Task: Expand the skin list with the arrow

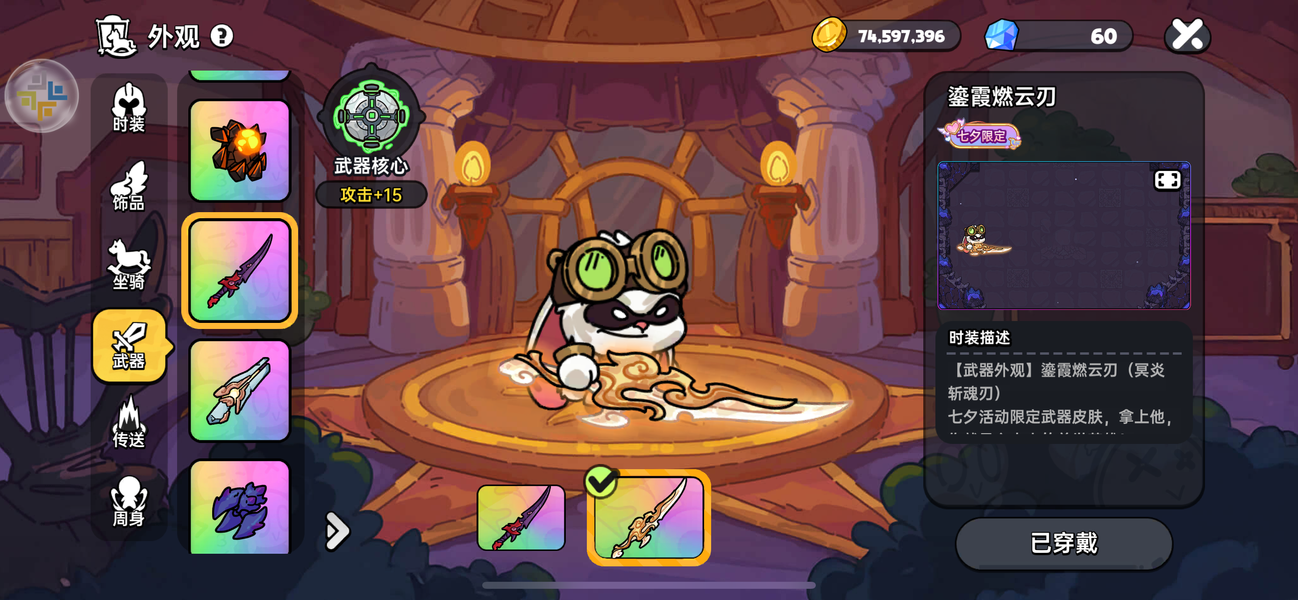Action: [x=337, y=531]
